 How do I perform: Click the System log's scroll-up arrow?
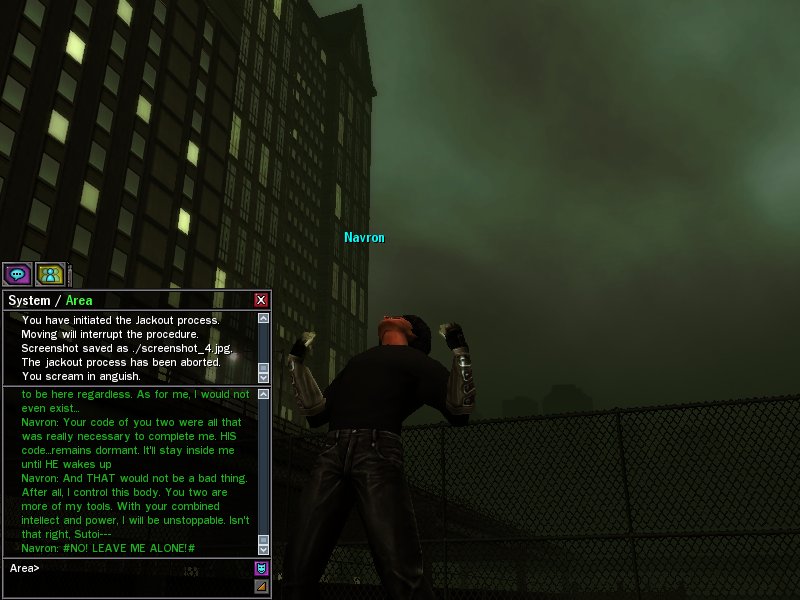pos(264,318)
